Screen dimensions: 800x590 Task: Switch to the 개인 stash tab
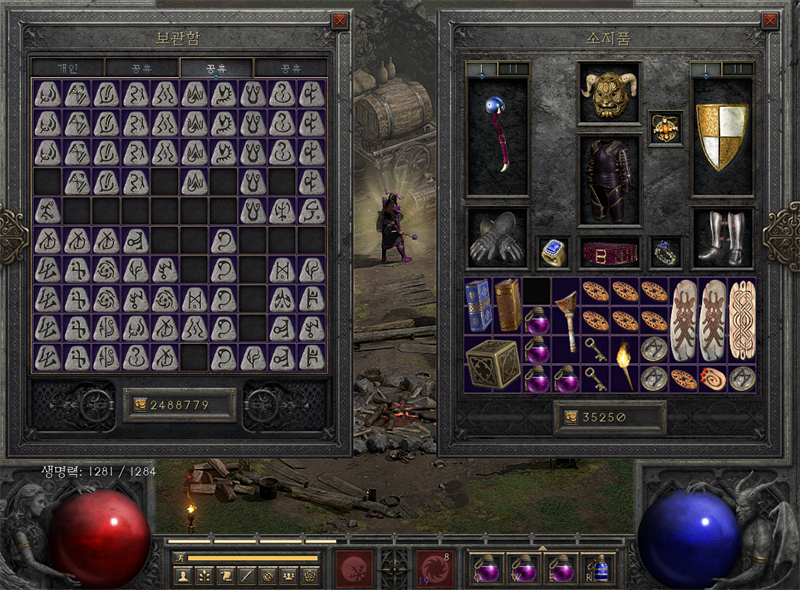click(67, 68)
